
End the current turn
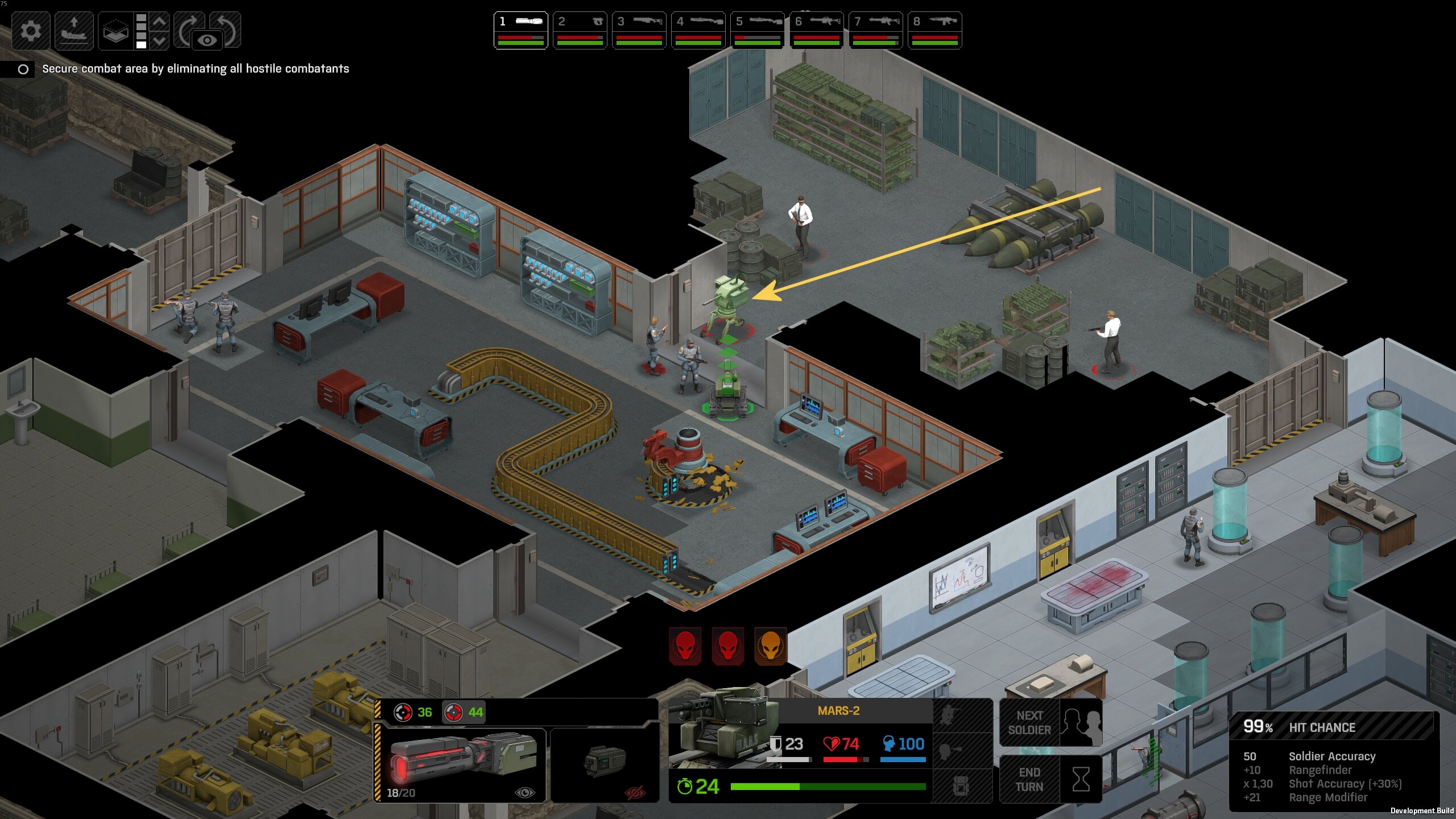(1050, 779)
